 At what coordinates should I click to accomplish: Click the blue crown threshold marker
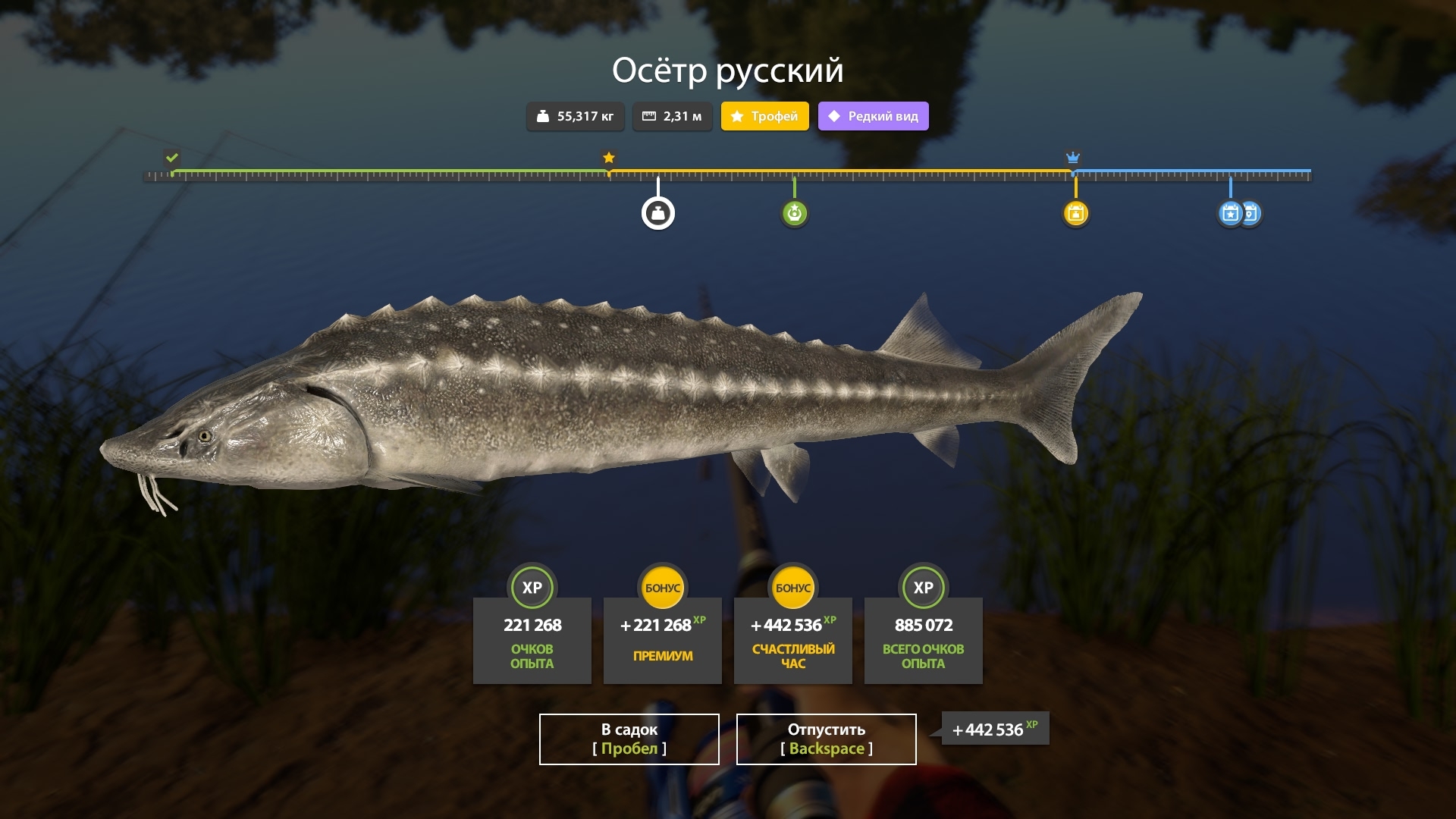click(x=1072, y=158)
